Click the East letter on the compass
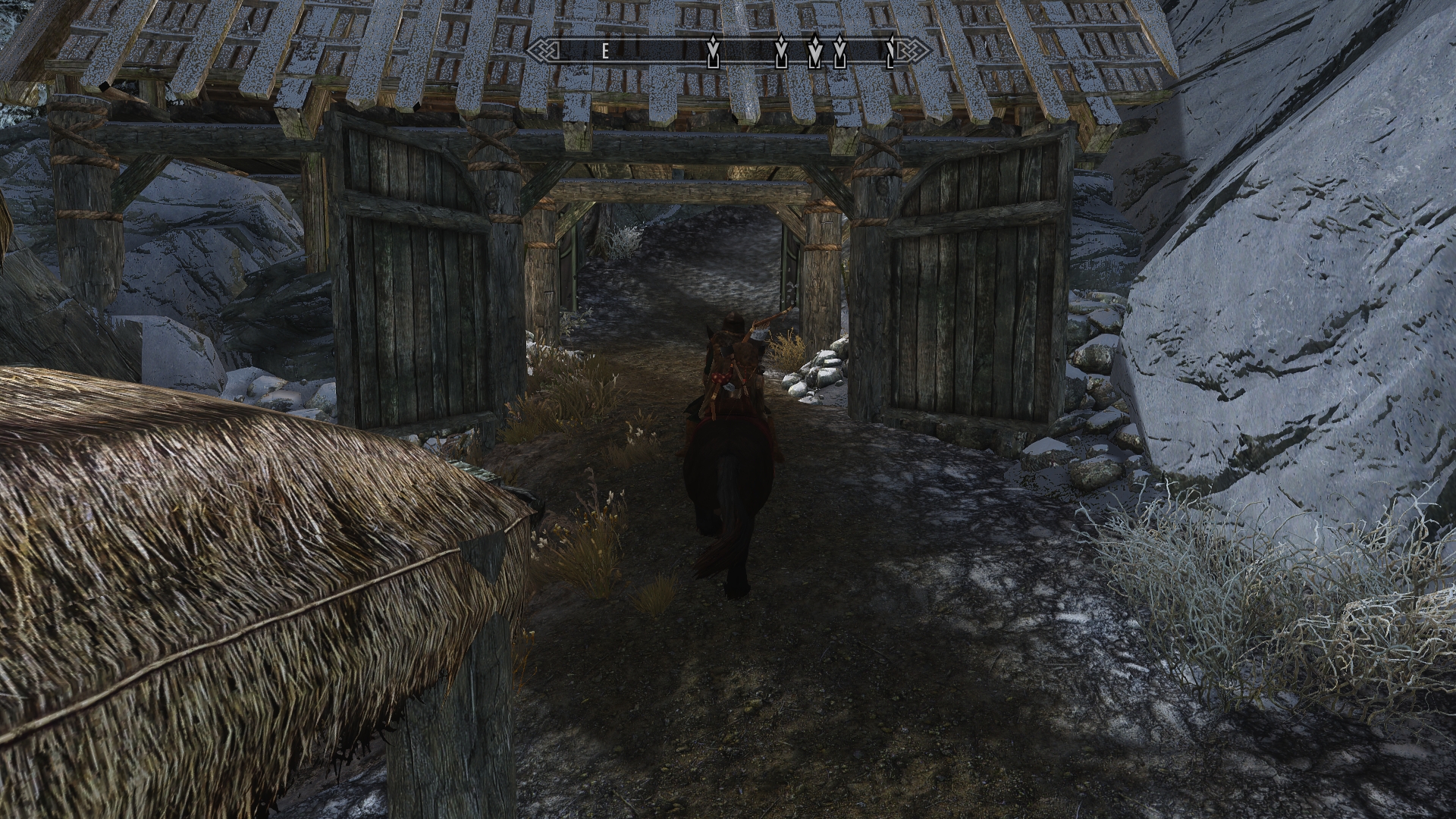1456x819 pixels. 605,52
